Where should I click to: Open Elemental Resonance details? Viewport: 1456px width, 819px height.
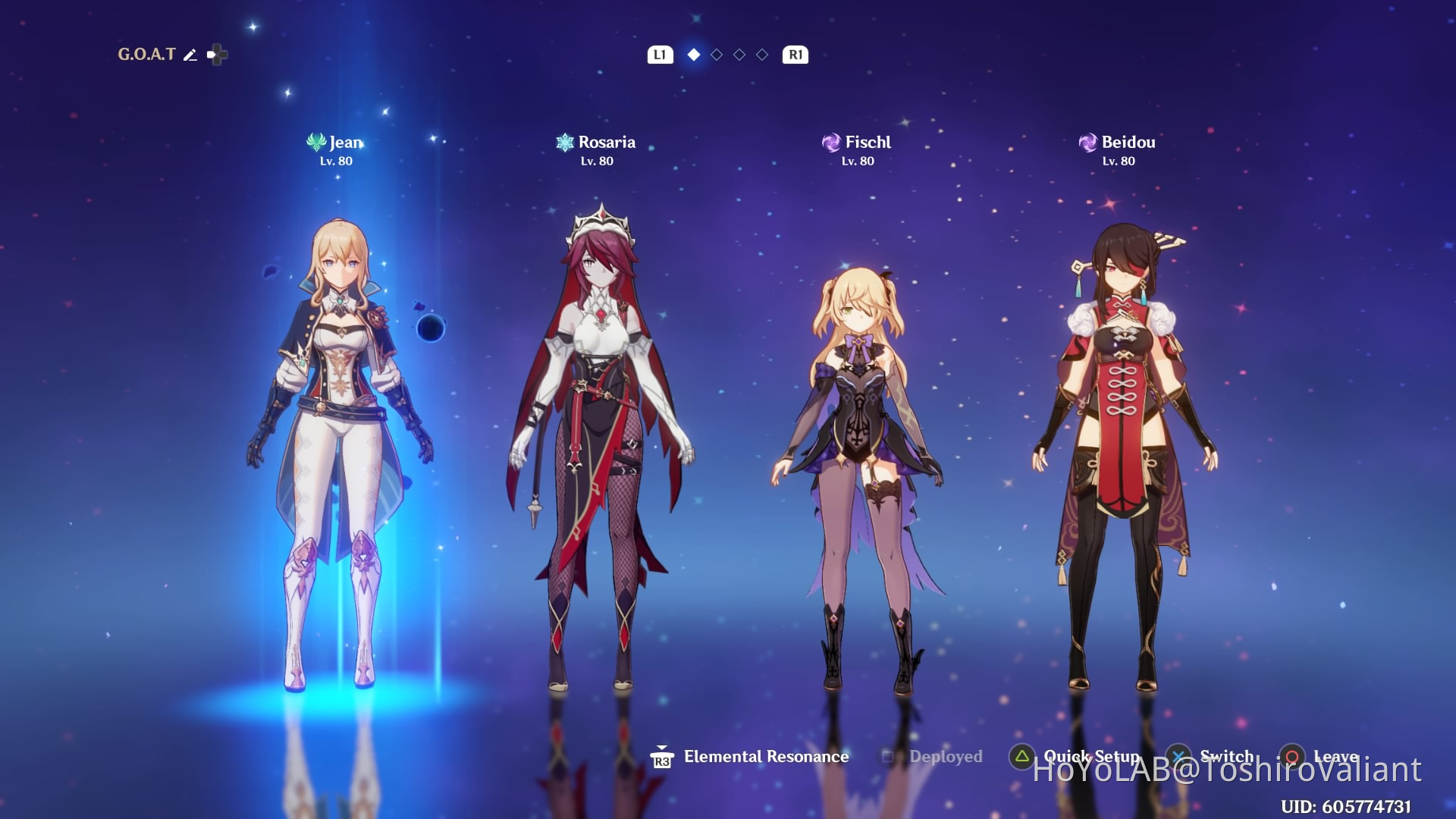click(765, 757)
